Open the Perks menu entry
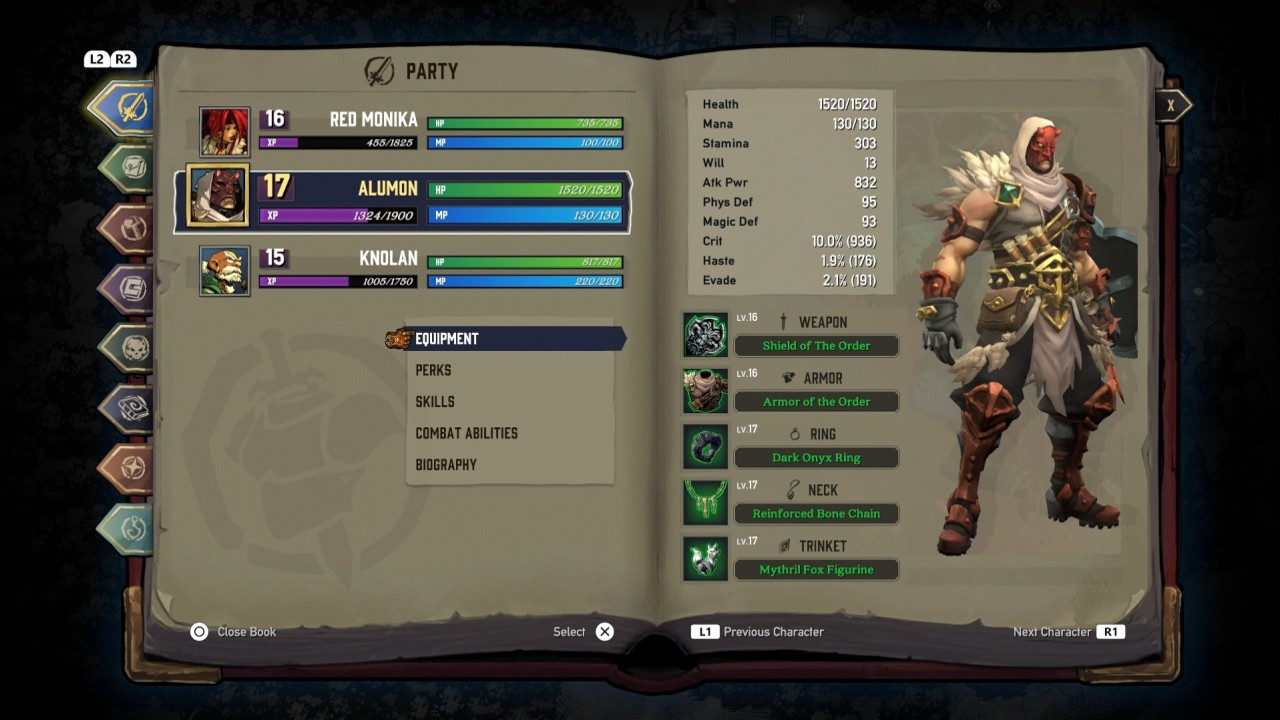Viewport: 1280px width, 720px height. click(433, 370)
